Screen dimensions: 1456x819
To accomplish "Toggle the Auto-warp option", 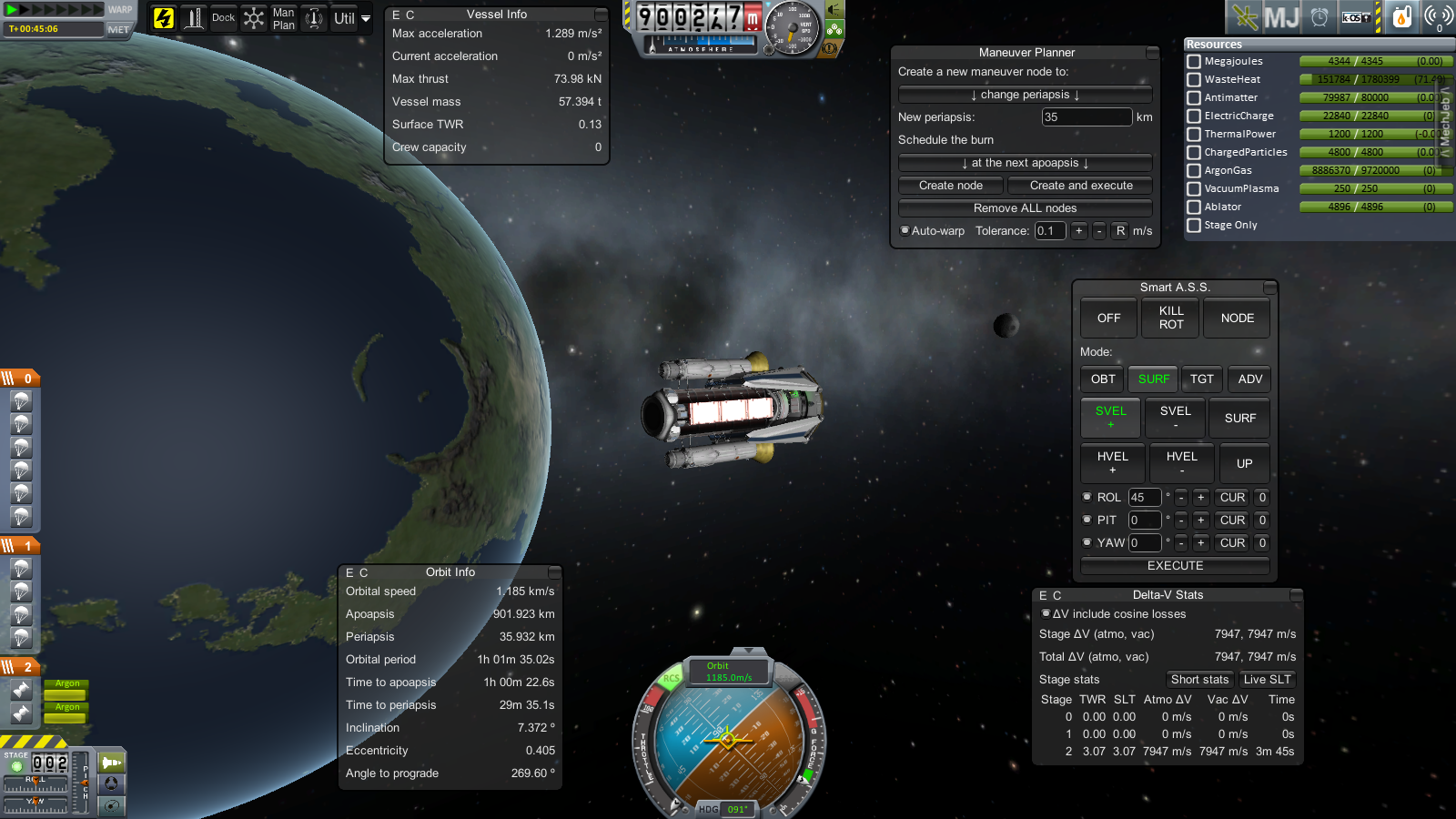I will coord(905,231).
